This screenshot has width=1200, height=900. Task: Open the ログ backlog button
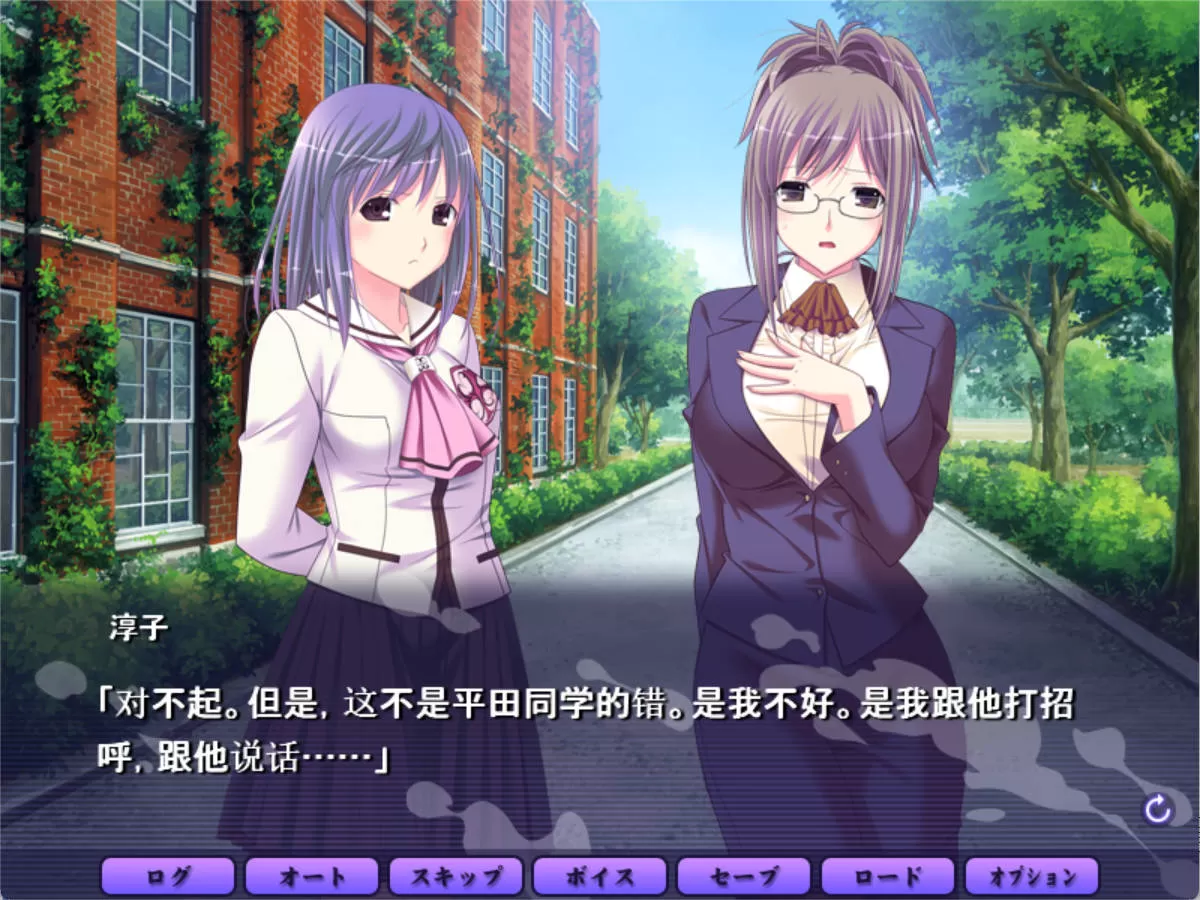pyautogui.click(x=168, y=877)
